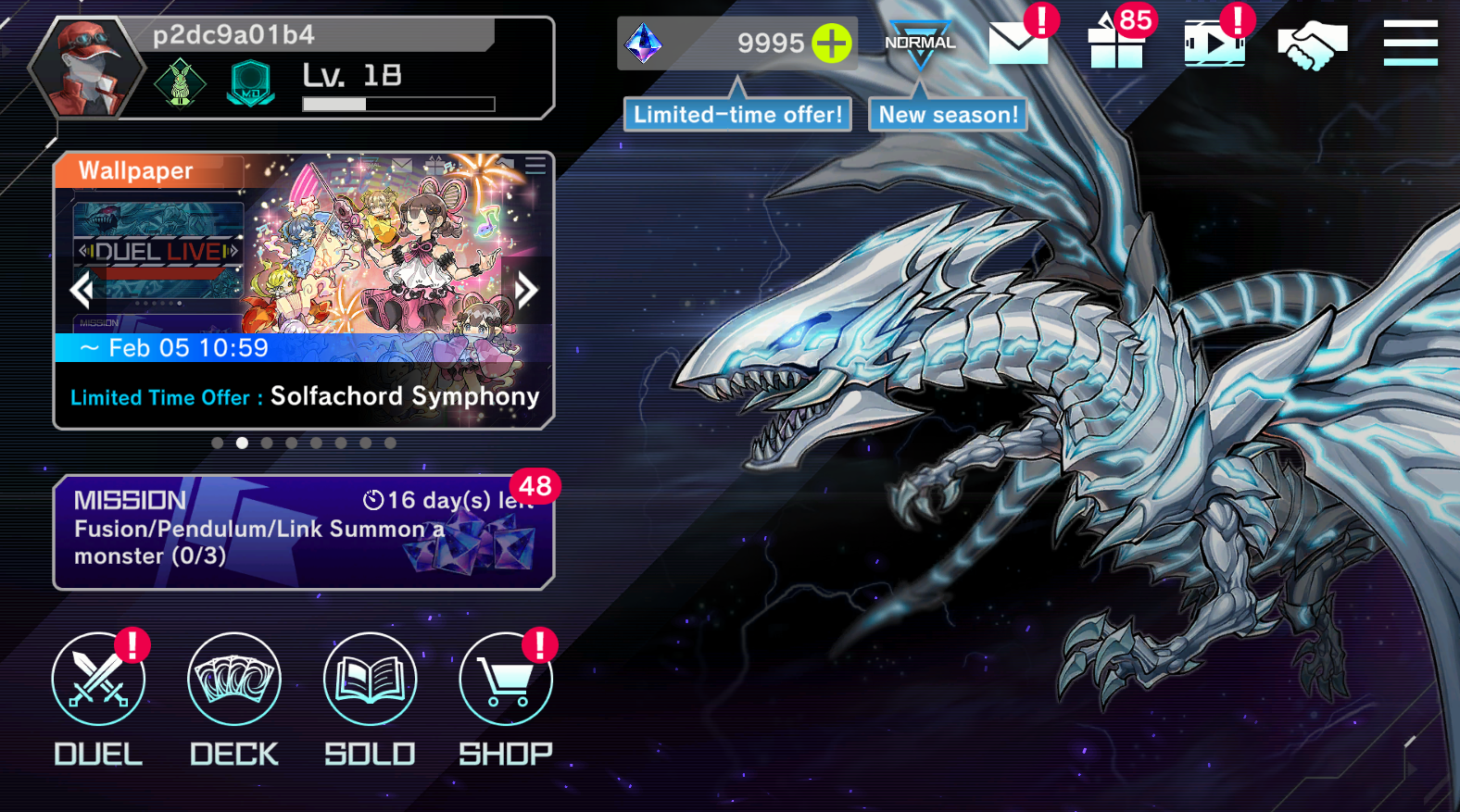1460x812 pixels.
Task: Open the player profile avatar
Action: [87, 69]
